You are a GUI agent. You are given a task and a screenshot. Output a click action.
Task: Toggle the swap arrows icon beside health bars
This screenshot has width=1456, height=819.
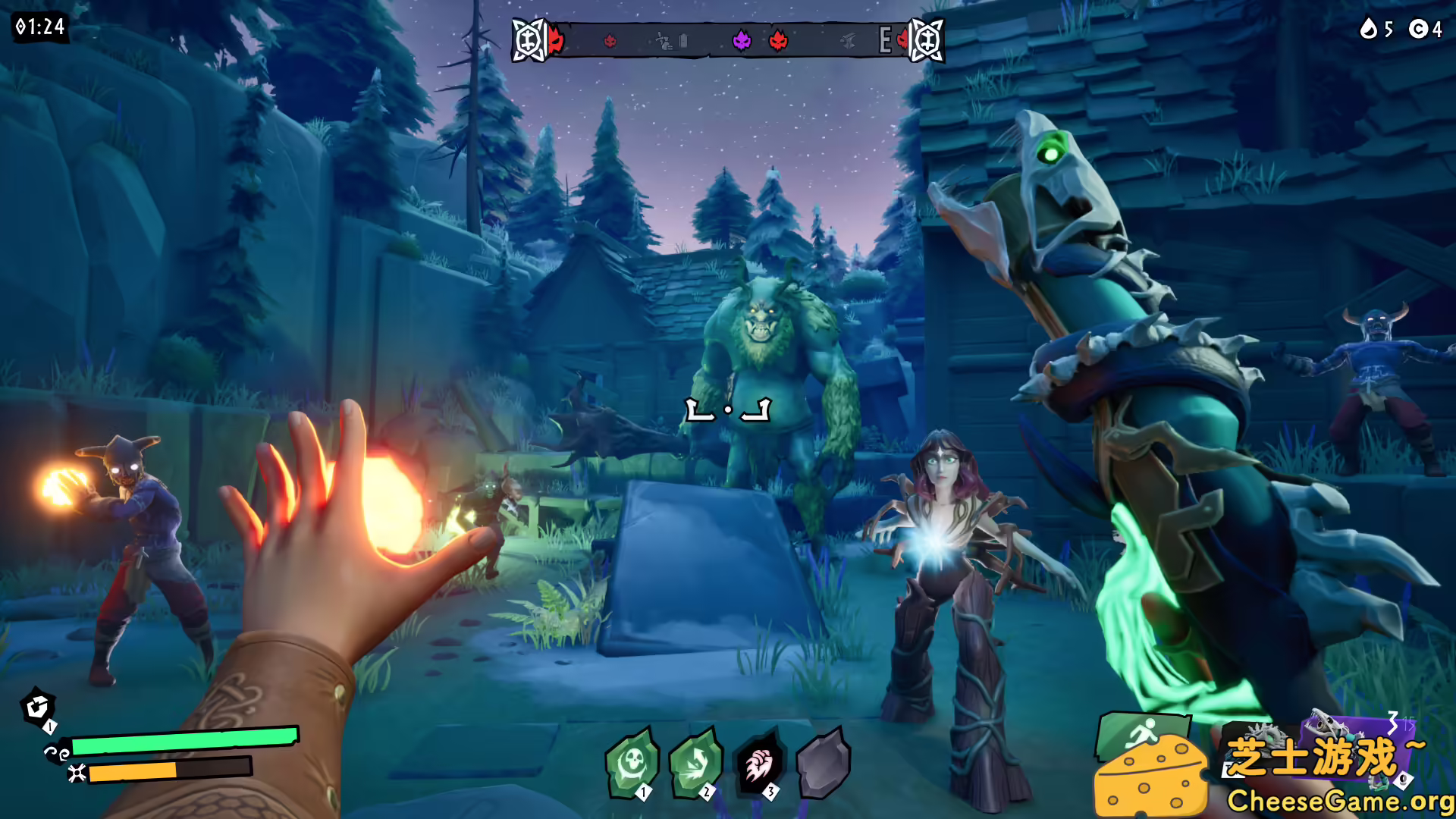point(57,753)
